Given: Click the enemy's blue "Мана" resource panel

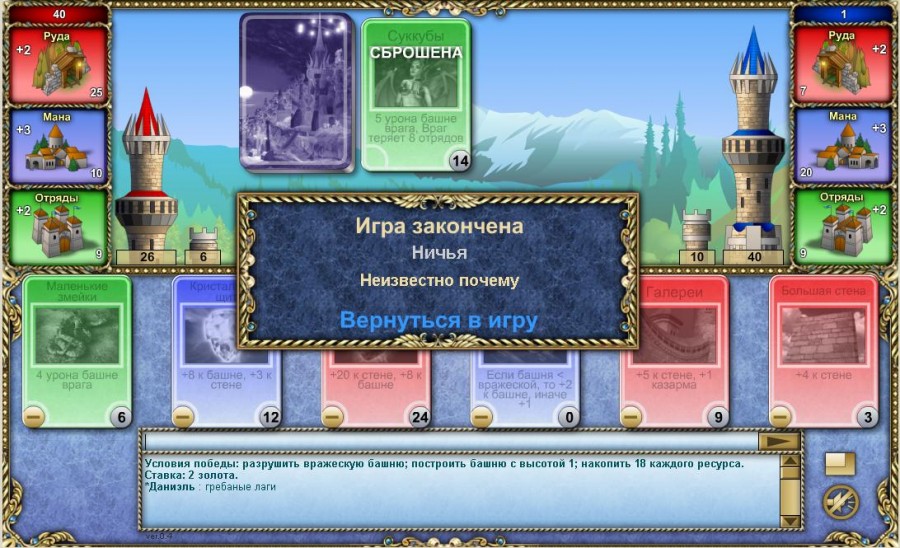Looking at the screenshot, I should click(841, 145).
